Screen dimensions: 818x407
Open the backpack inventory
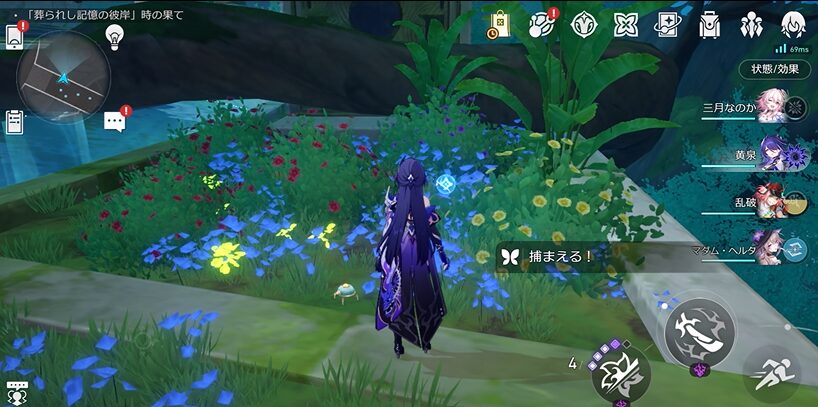pyautogui.click(x=709, y=25)
